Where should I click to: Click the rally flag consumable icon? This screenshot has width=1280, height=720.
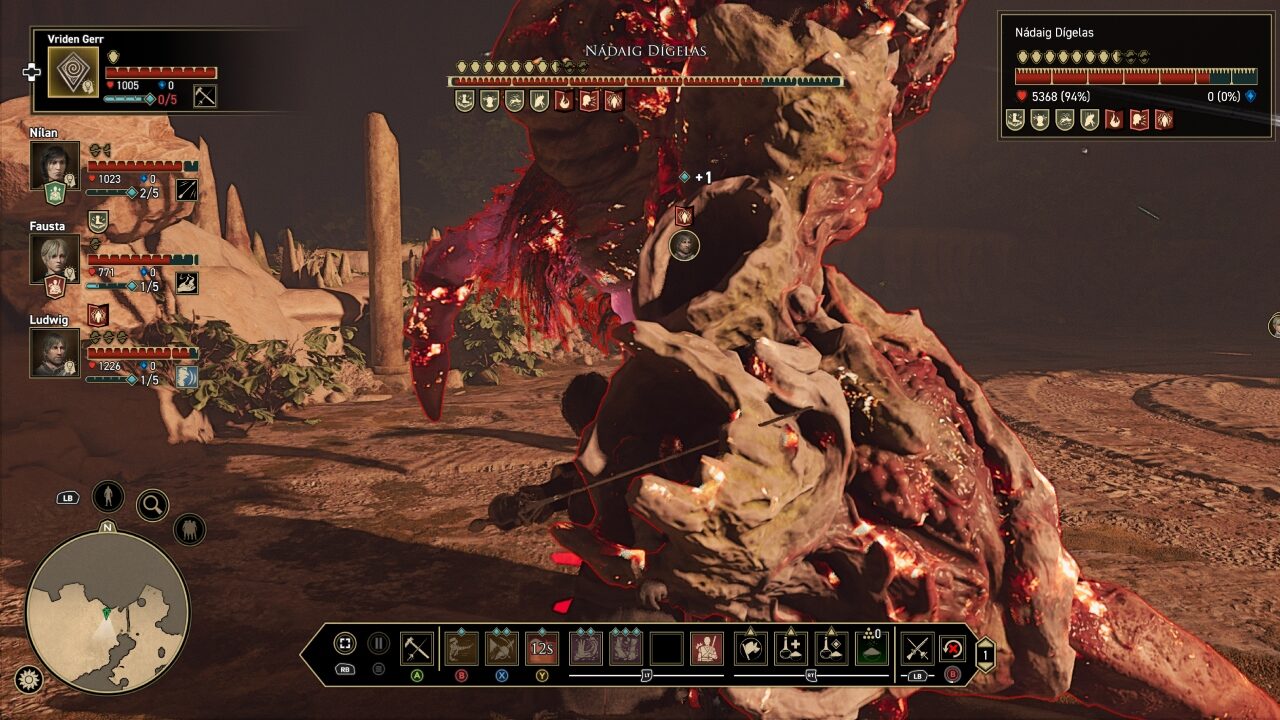(750, 648)
